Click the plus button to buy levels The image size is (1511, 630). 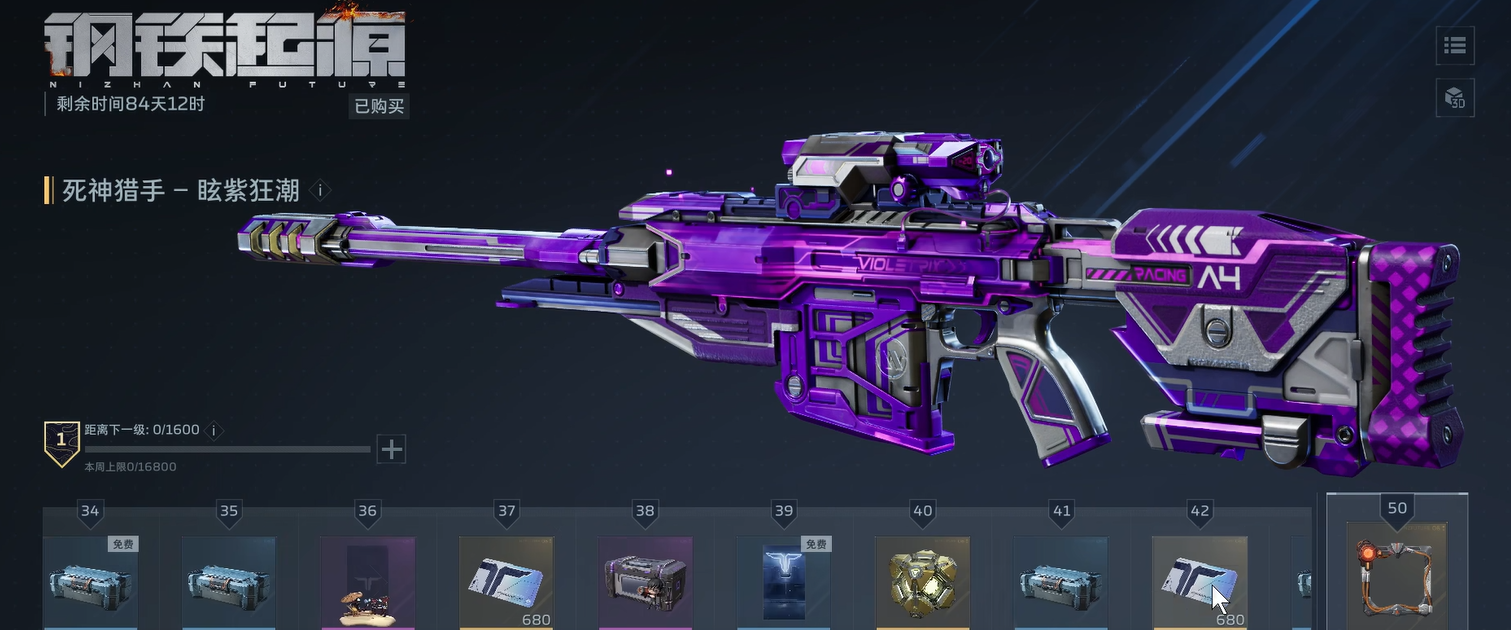(x=392, y=449)
